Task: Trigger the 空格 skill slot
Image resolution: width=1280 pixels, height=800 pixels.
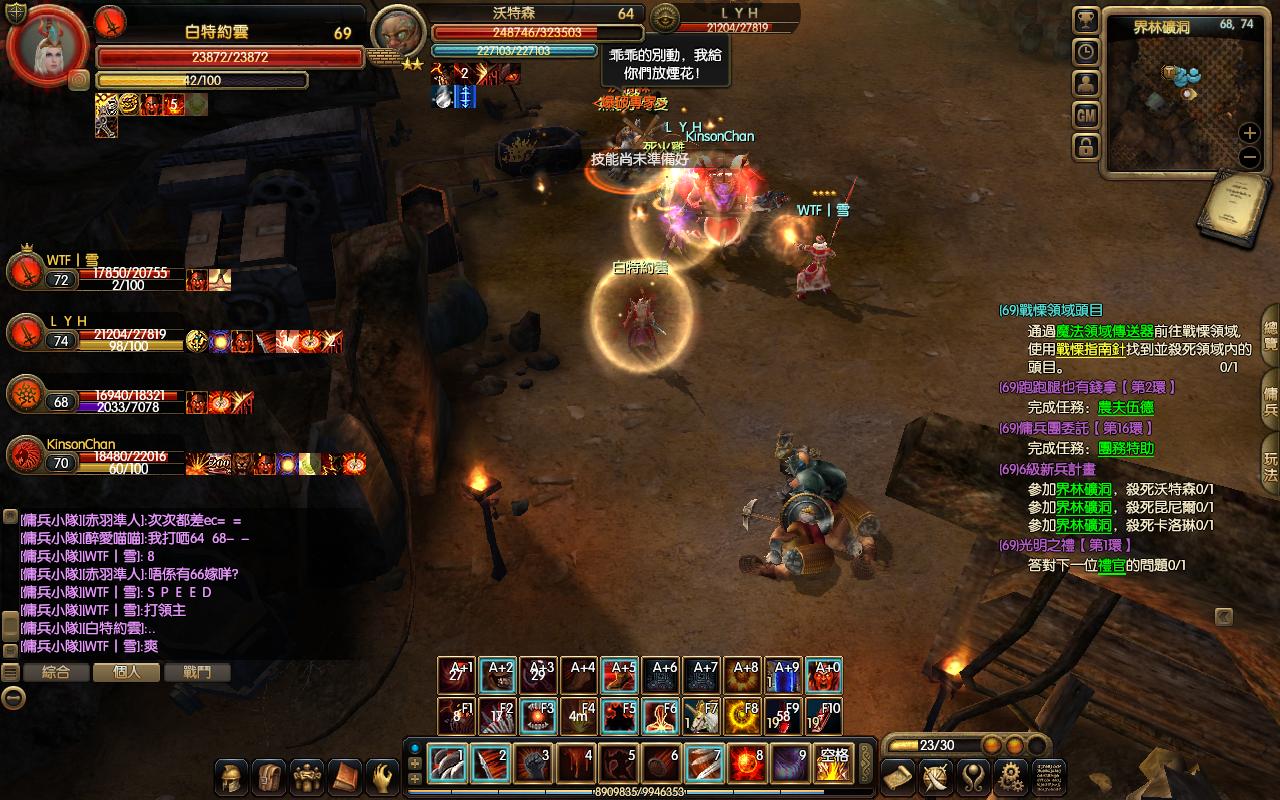Action: click(833, 764)
